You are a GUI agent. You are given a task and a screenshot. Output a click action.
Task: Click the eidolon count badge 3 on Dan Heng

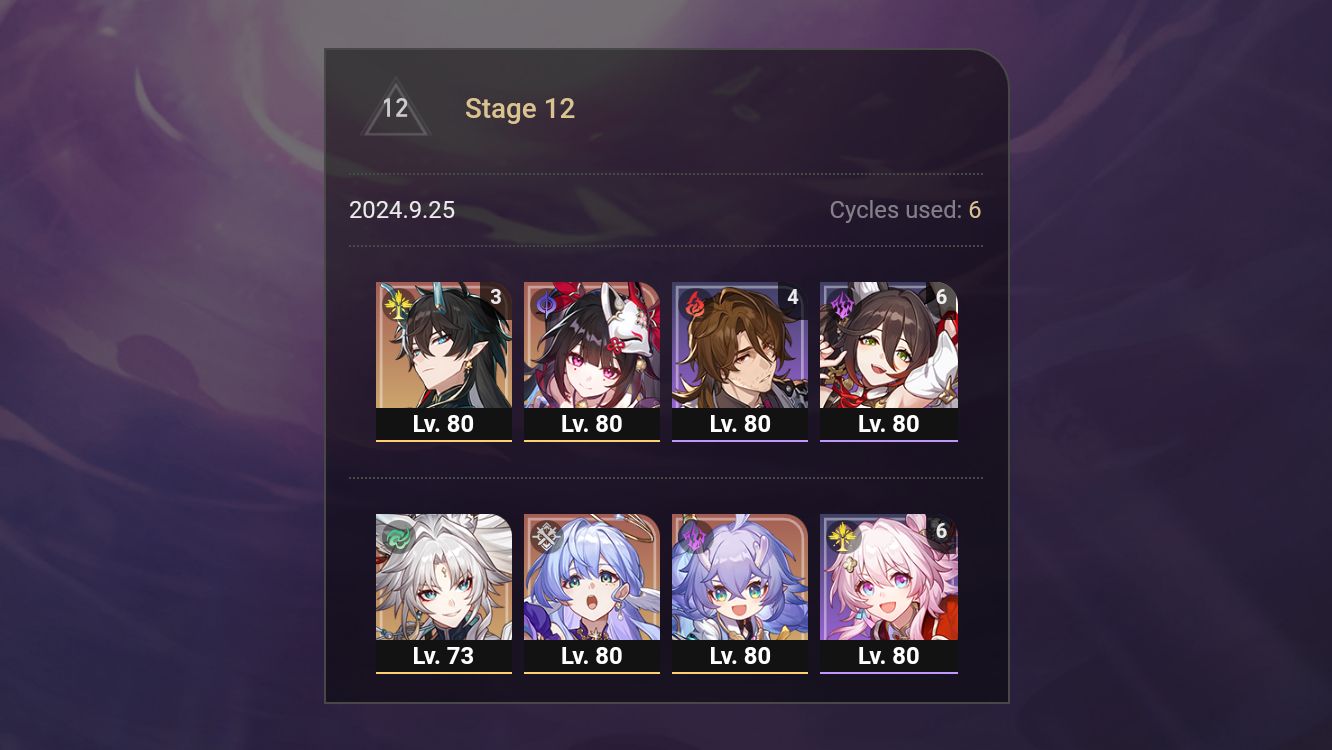click(x=495, y=296)
